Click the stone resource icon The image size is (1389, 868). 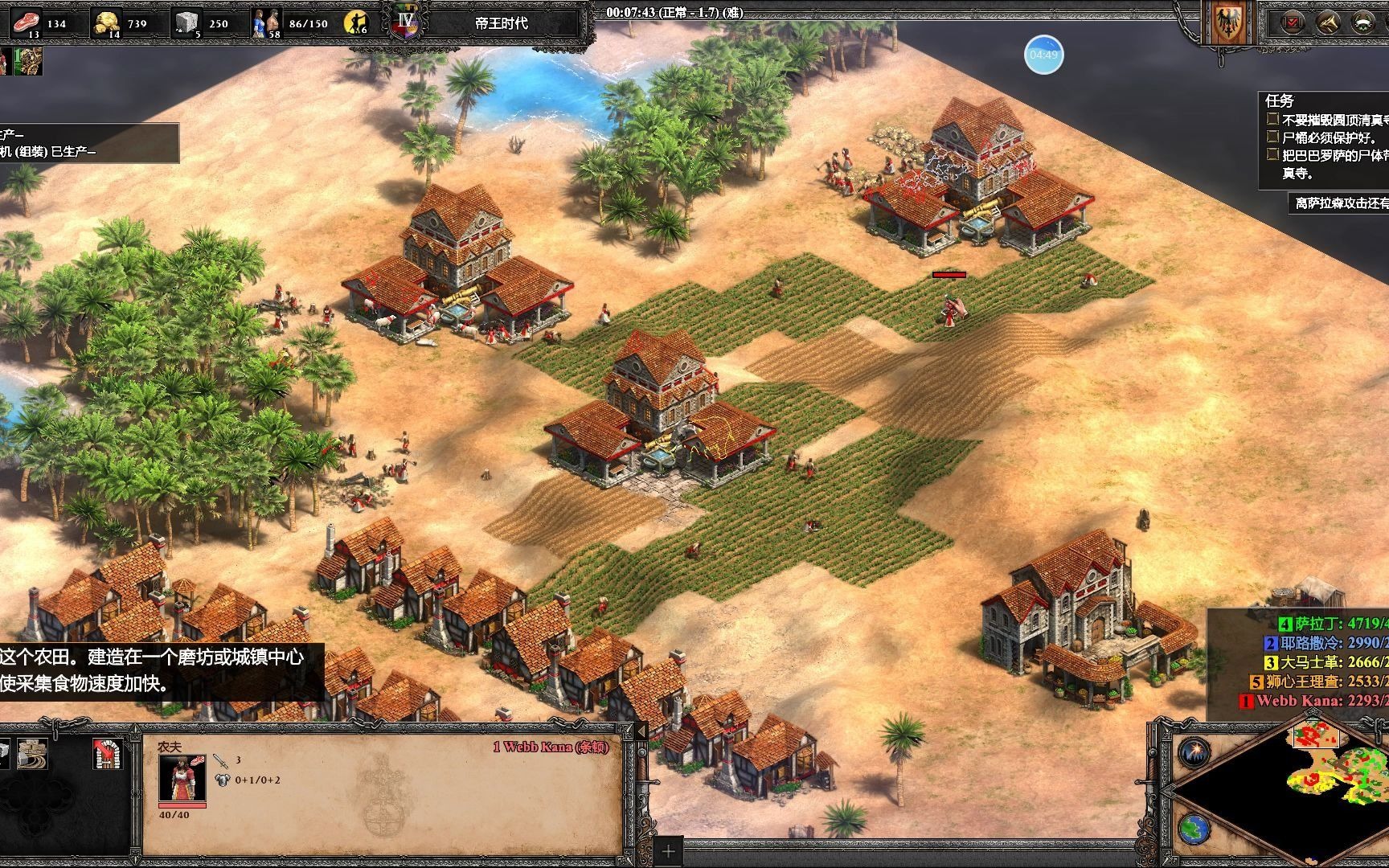tap(187, 23)
